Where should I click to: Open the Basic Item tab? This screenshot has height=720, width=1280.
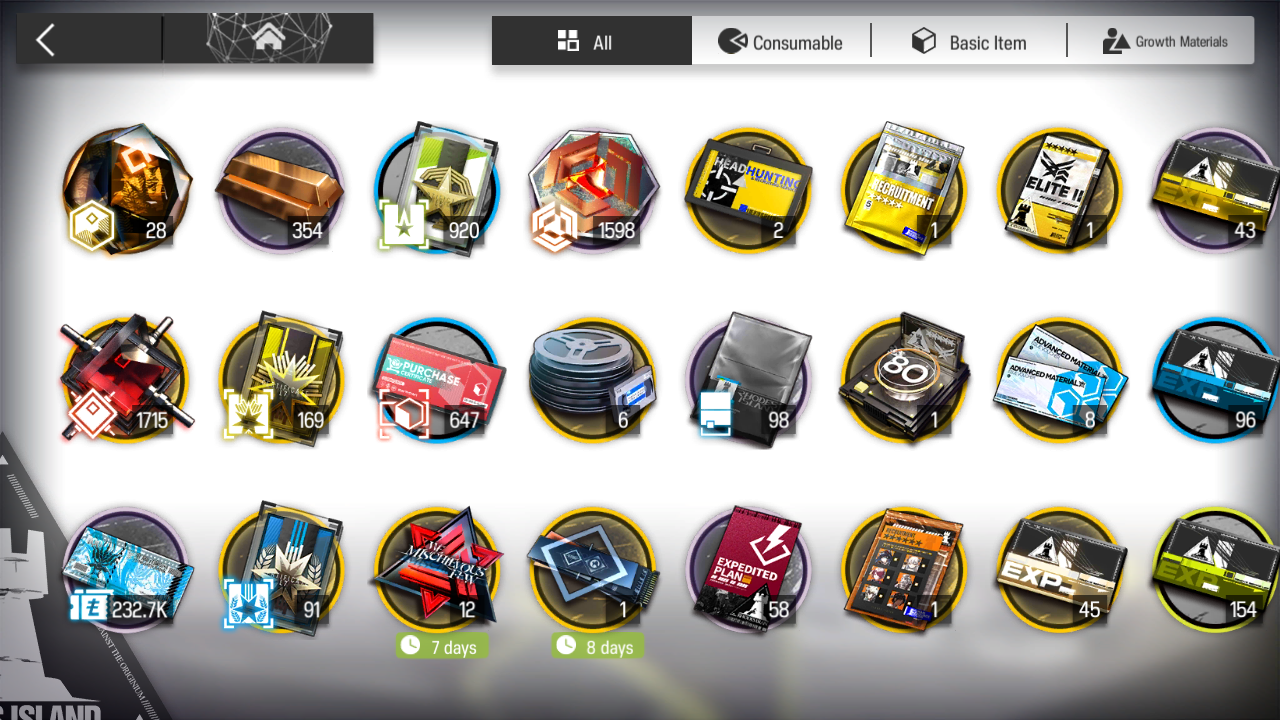(x=968, y=42)
